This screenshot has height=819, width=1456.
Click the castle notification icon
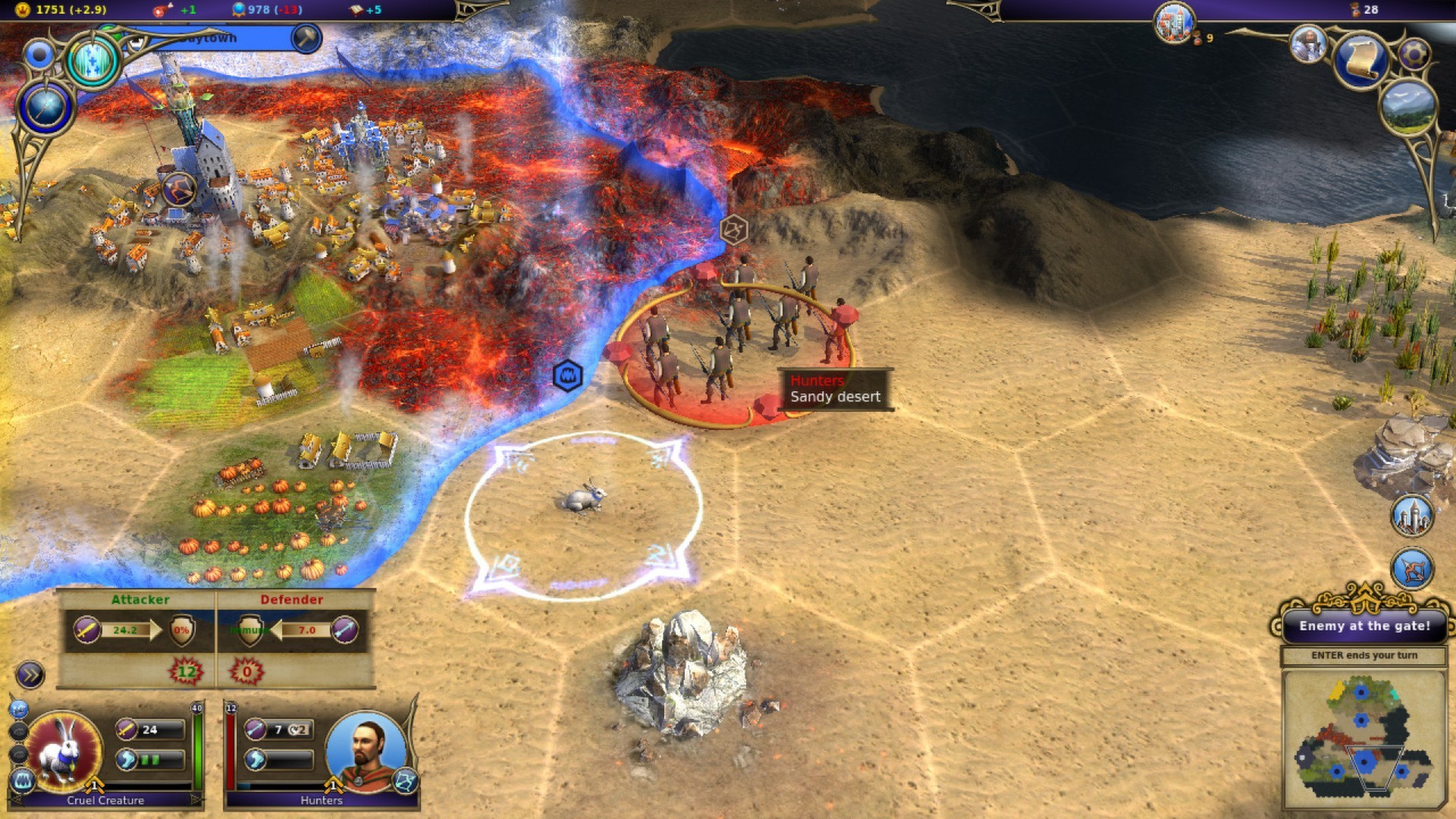(1411, 516)
